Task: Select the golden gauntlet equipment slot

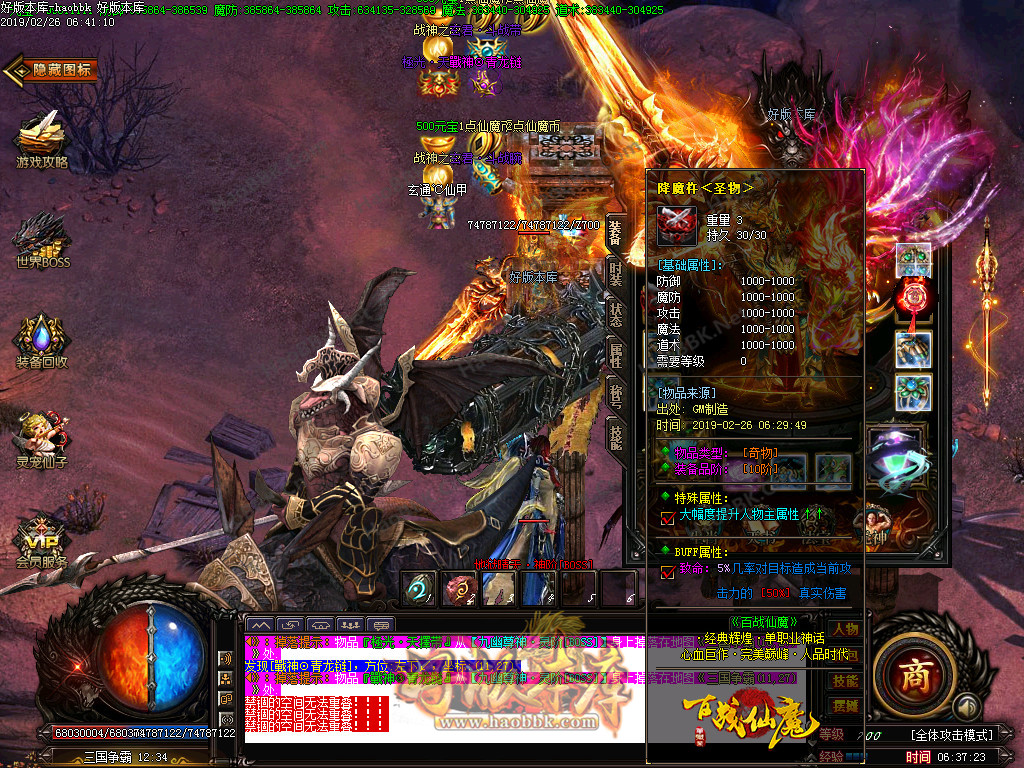Action: click(913, 349)
